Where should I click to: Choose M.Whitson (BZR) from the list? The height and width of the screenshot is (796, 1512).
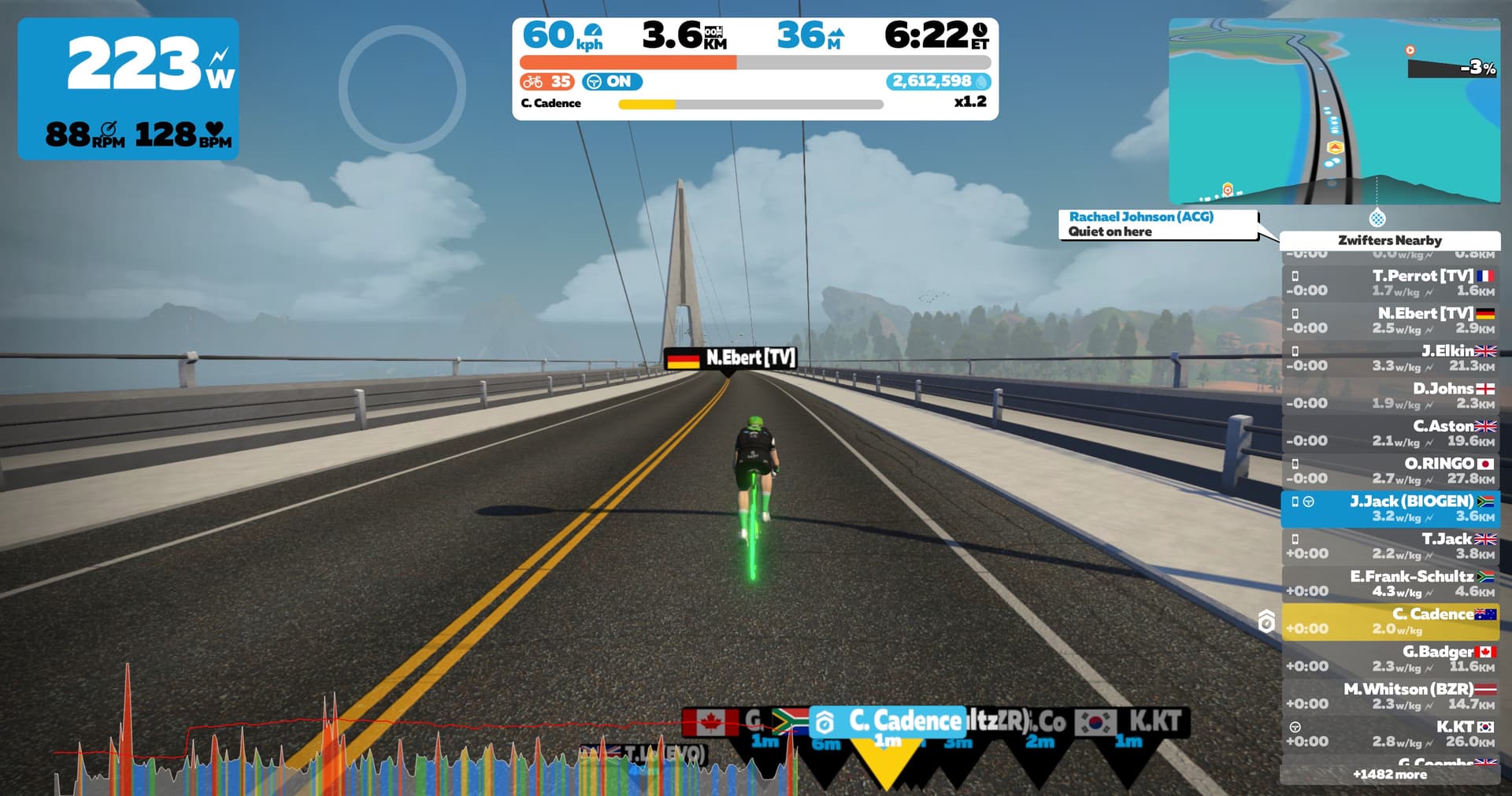(x=1390, y=697)
